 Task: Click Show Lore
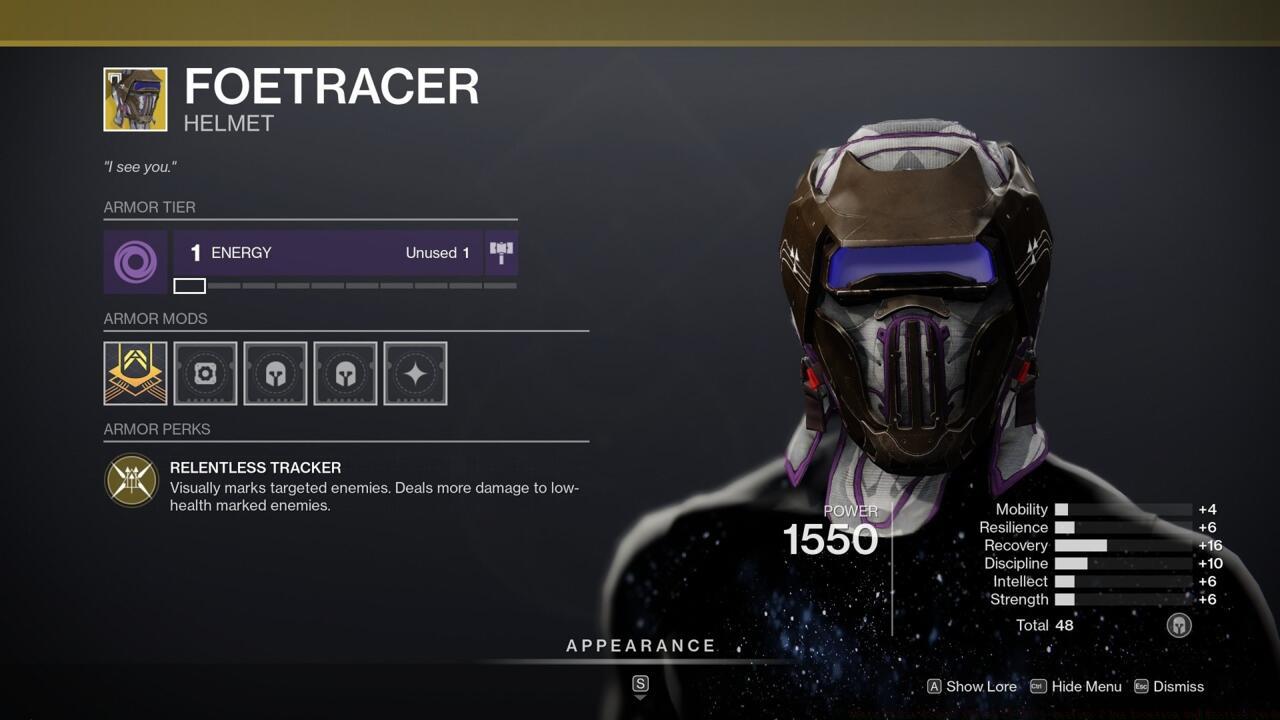click(982, 687)
